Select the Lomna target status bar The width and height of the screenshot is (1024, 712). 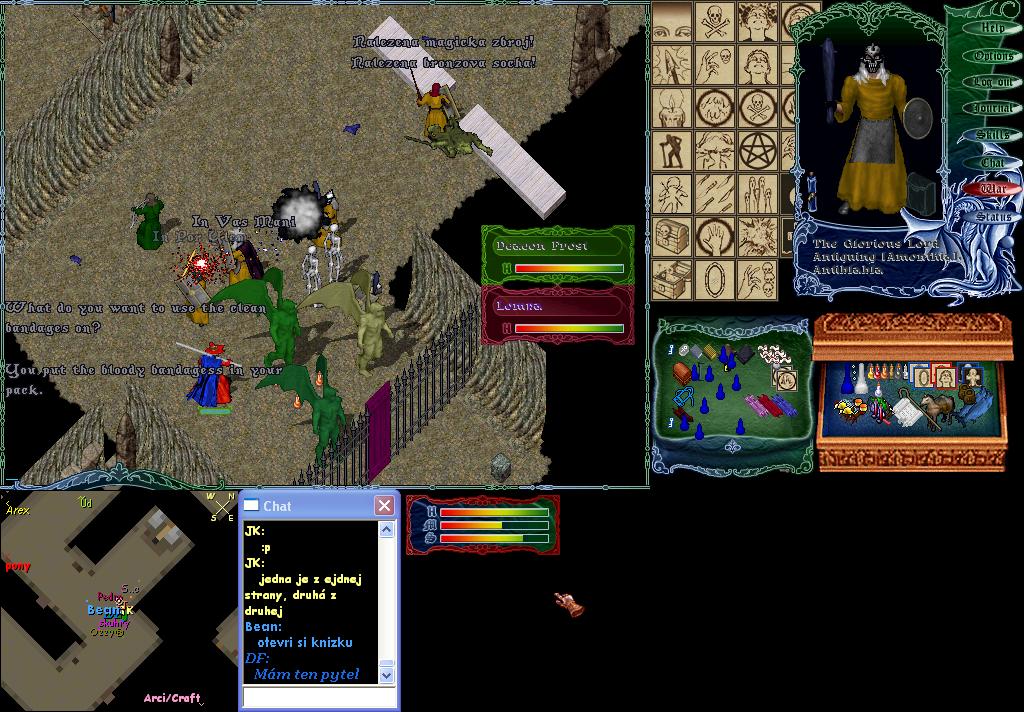coord(558,315)
